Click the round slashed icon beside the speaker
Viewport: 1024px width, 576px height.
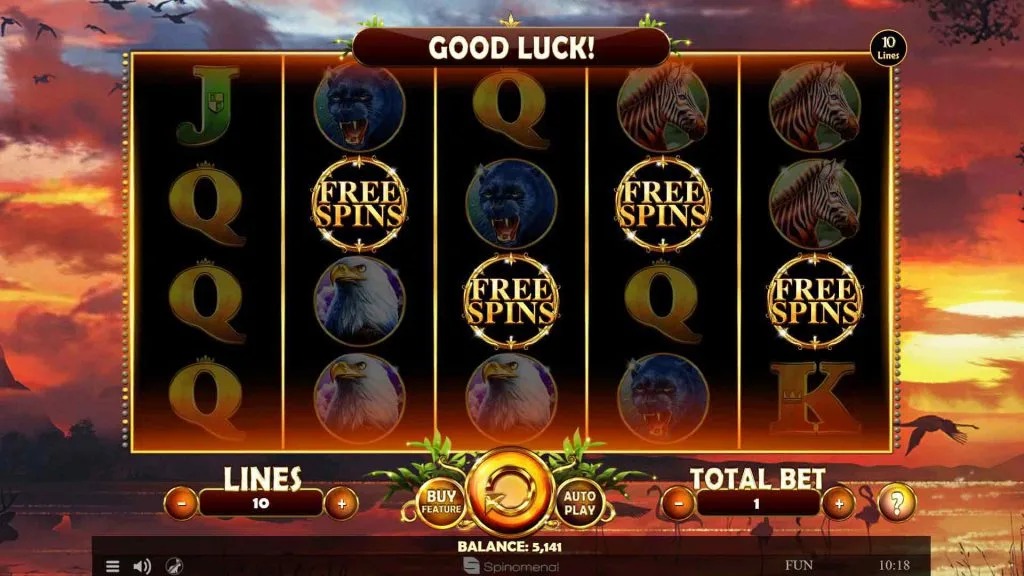[x=172, y=566]
